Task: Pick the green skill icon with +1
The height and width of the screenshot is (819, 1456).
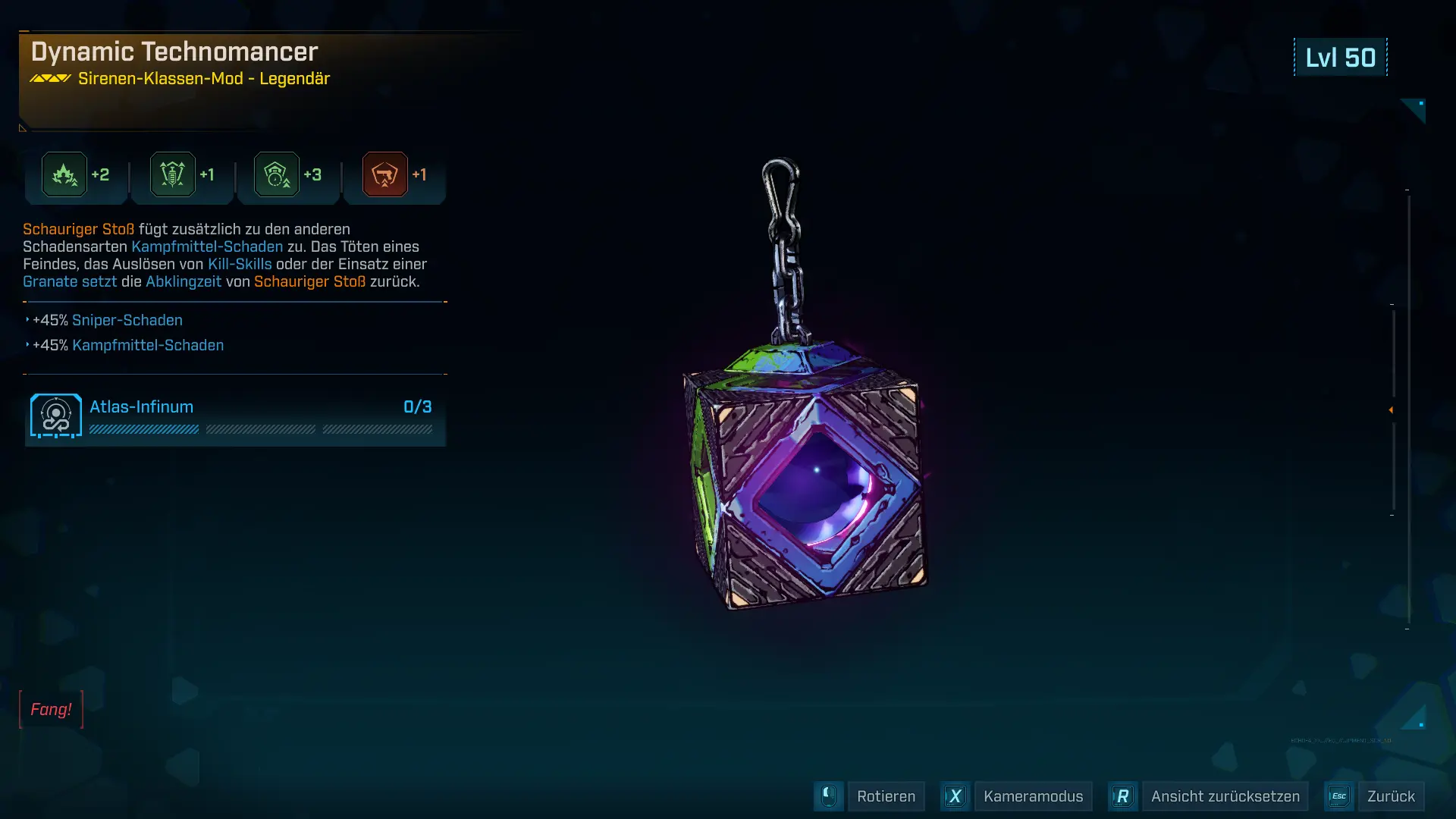Action: click(x=173, y=174)
